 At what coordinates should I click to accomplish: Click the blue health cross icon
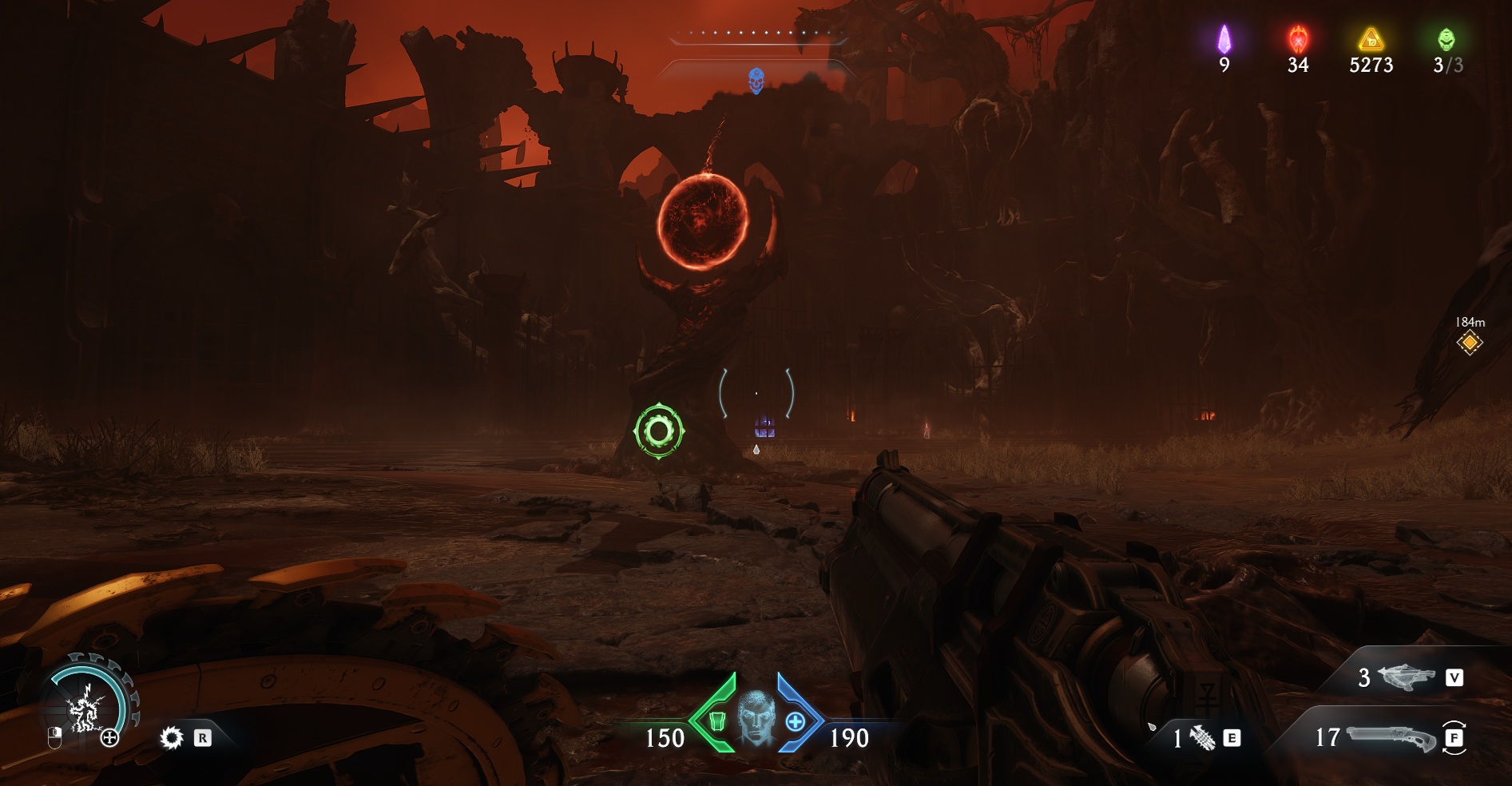pos(796,721)
